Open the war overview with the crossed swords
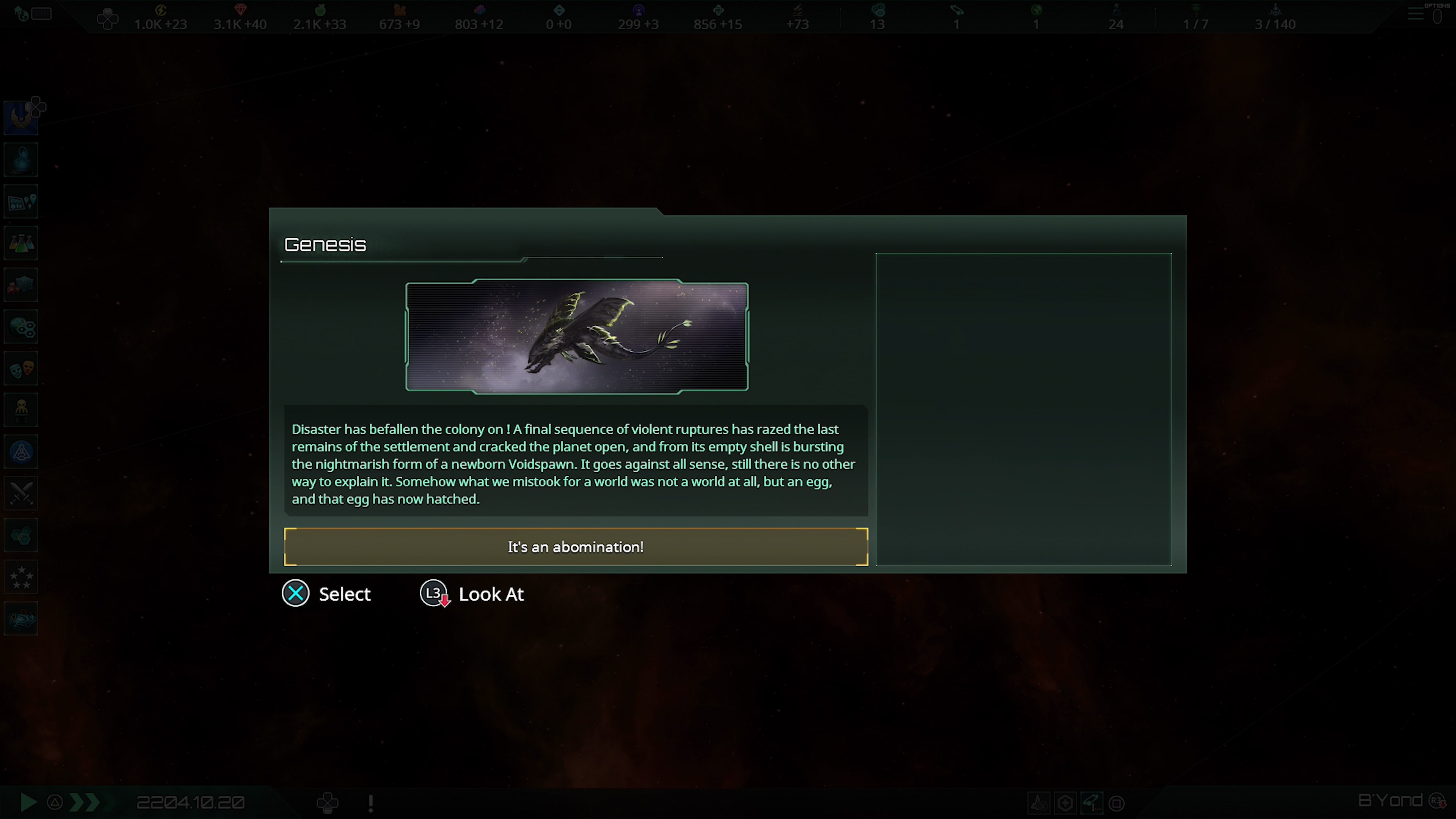This screenshot has width=1456, height=819. point(21,493)
